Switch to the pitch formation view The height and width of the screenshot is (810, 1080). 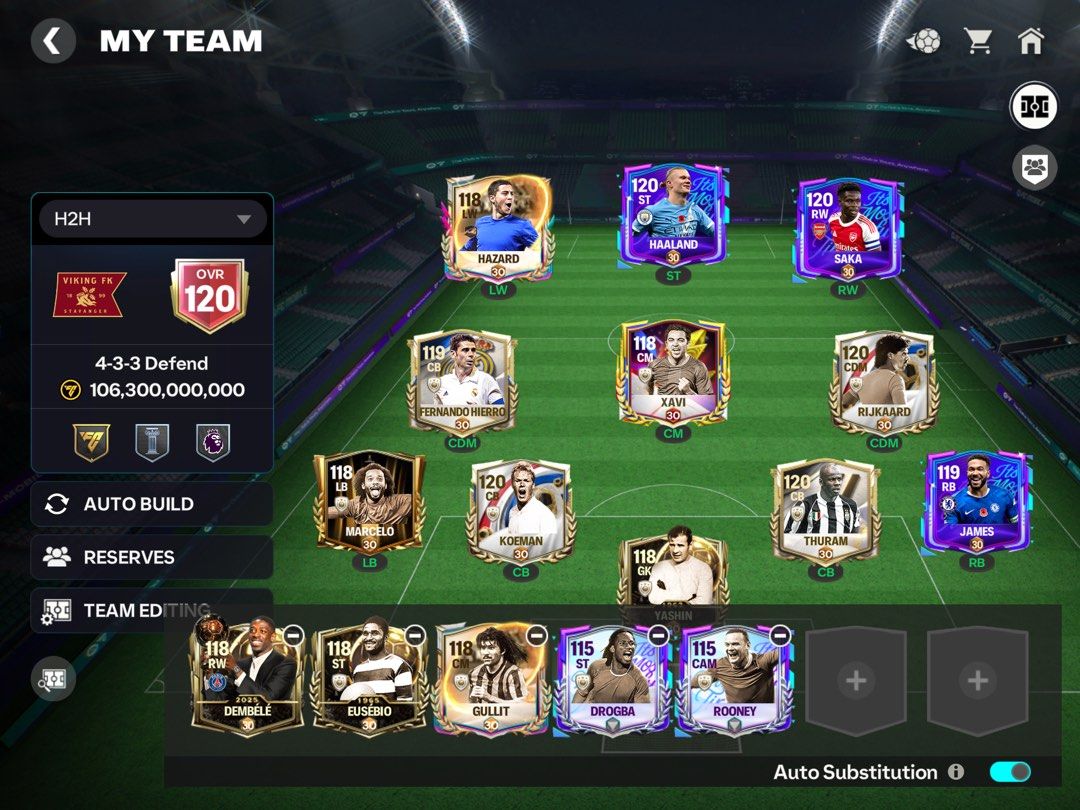(x=1034, y=107)
